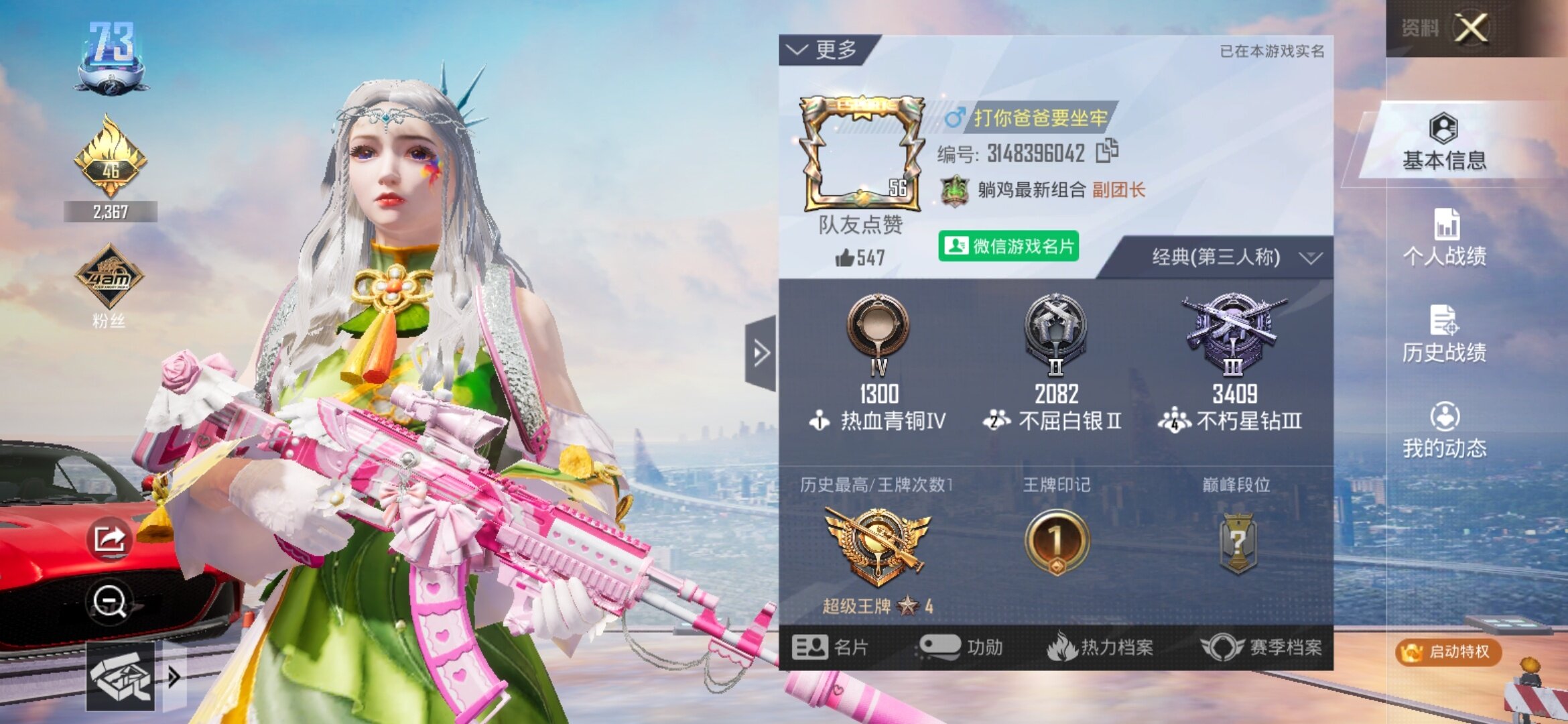Expand the side panel arrow handle
1568x724 pixels.
[761, 353]
